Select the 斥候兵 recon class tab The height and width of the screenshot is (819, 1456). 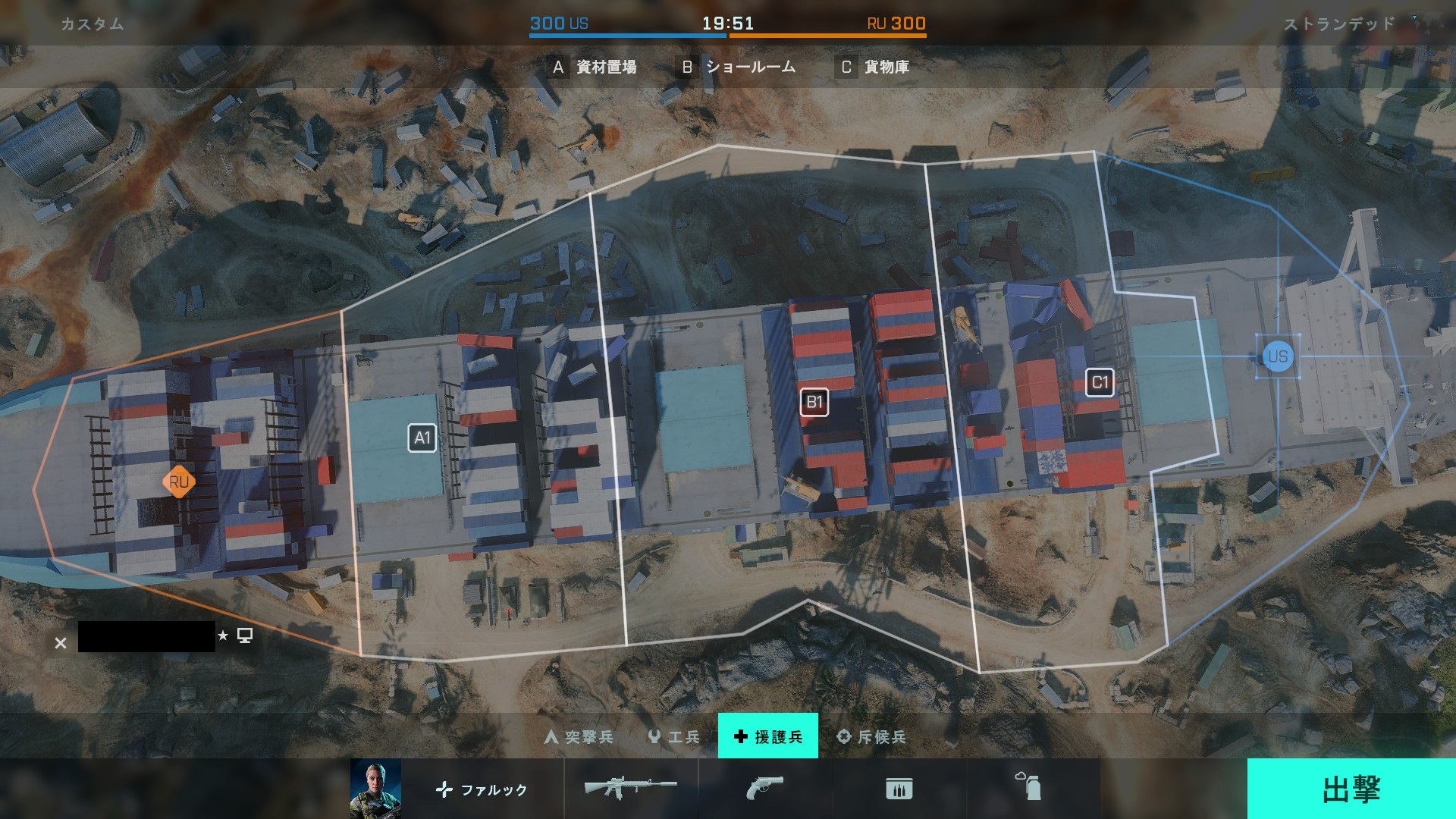871,736
